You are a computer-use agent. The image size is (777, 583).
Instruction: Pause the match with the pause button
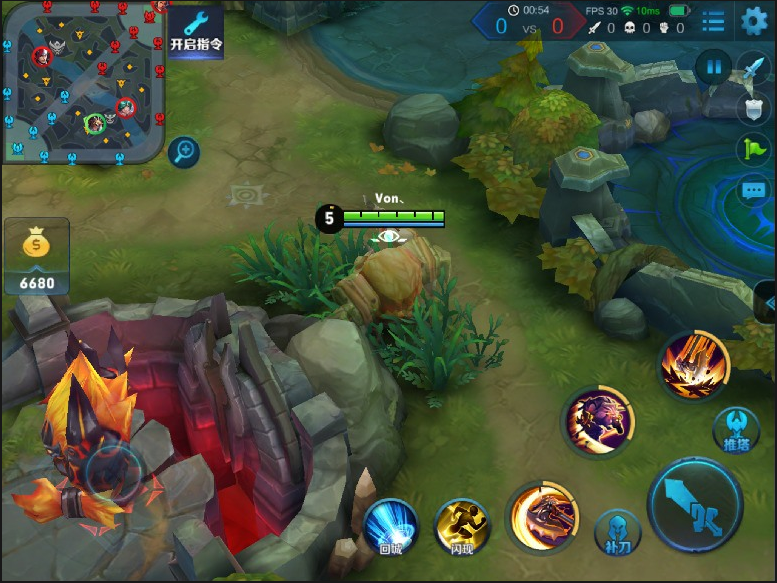(714, 68)
